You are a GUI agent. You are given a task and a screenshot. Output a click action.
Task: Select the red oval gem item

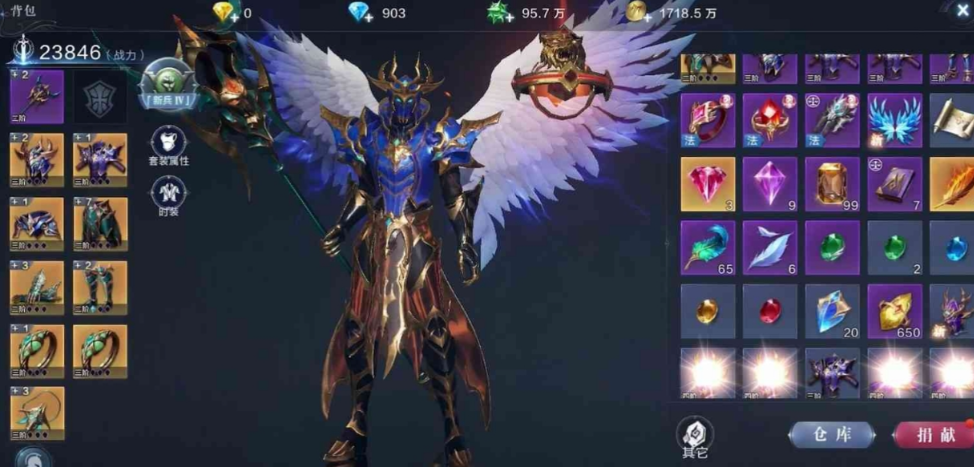[770, 311]
